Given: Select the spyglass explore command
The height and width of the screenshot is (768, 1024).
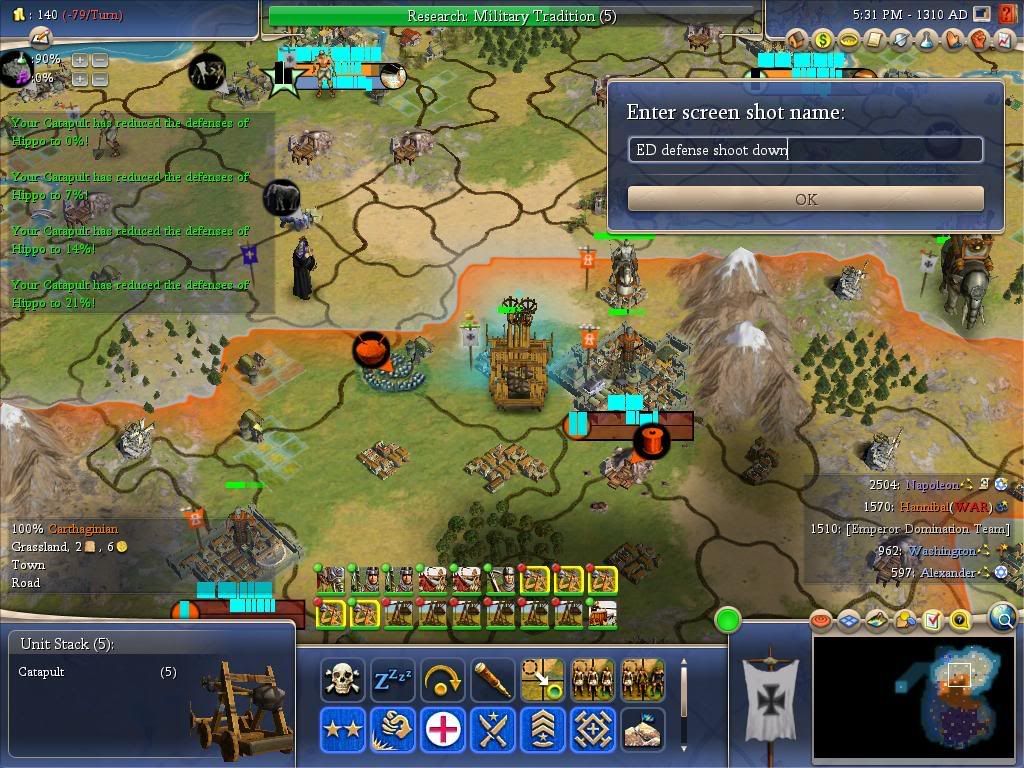Looking at the screenshot, I should pyautogui.click(x=492, y=679).
